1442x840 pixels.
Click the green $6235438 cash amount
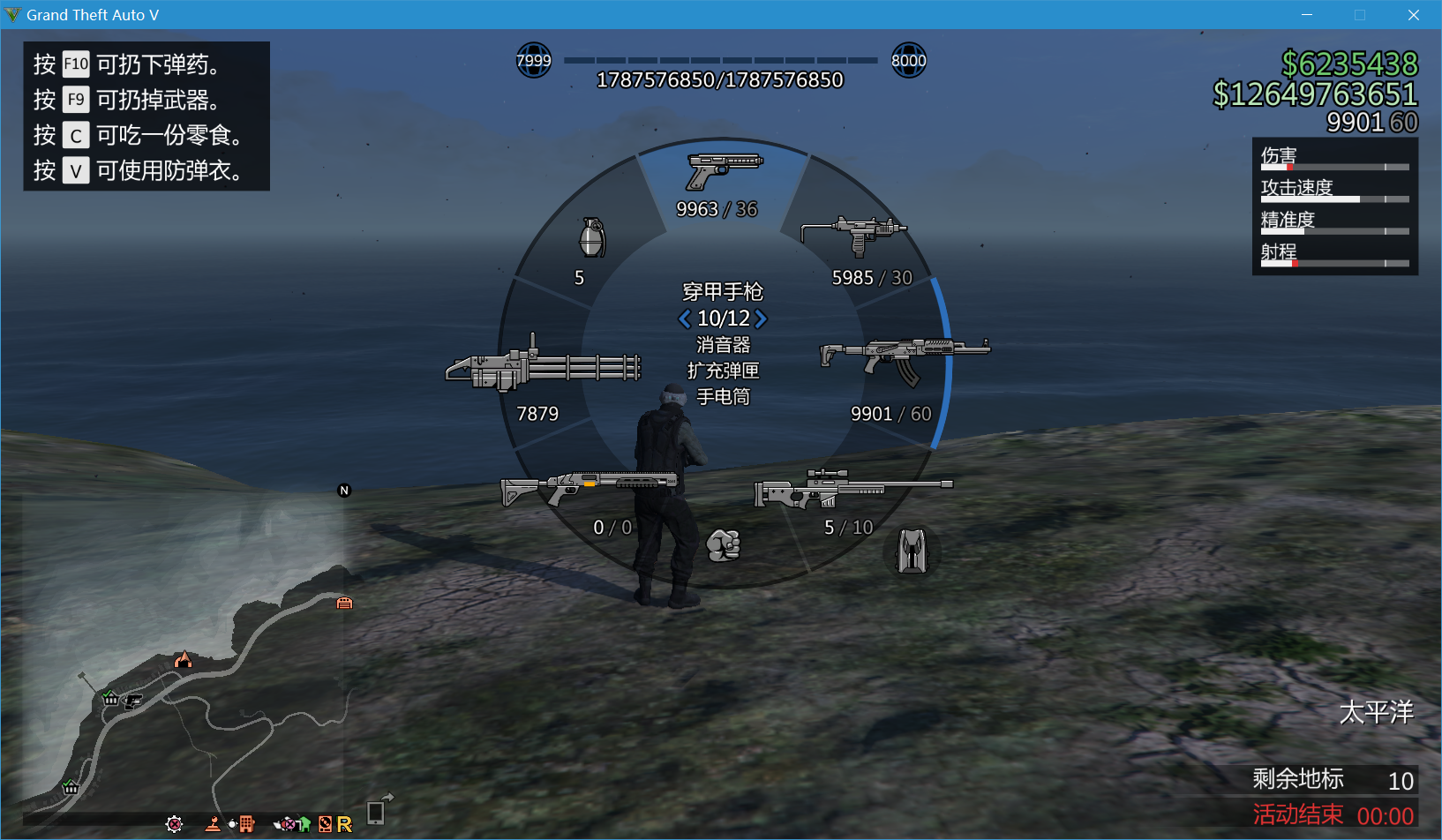(1348, 65)
